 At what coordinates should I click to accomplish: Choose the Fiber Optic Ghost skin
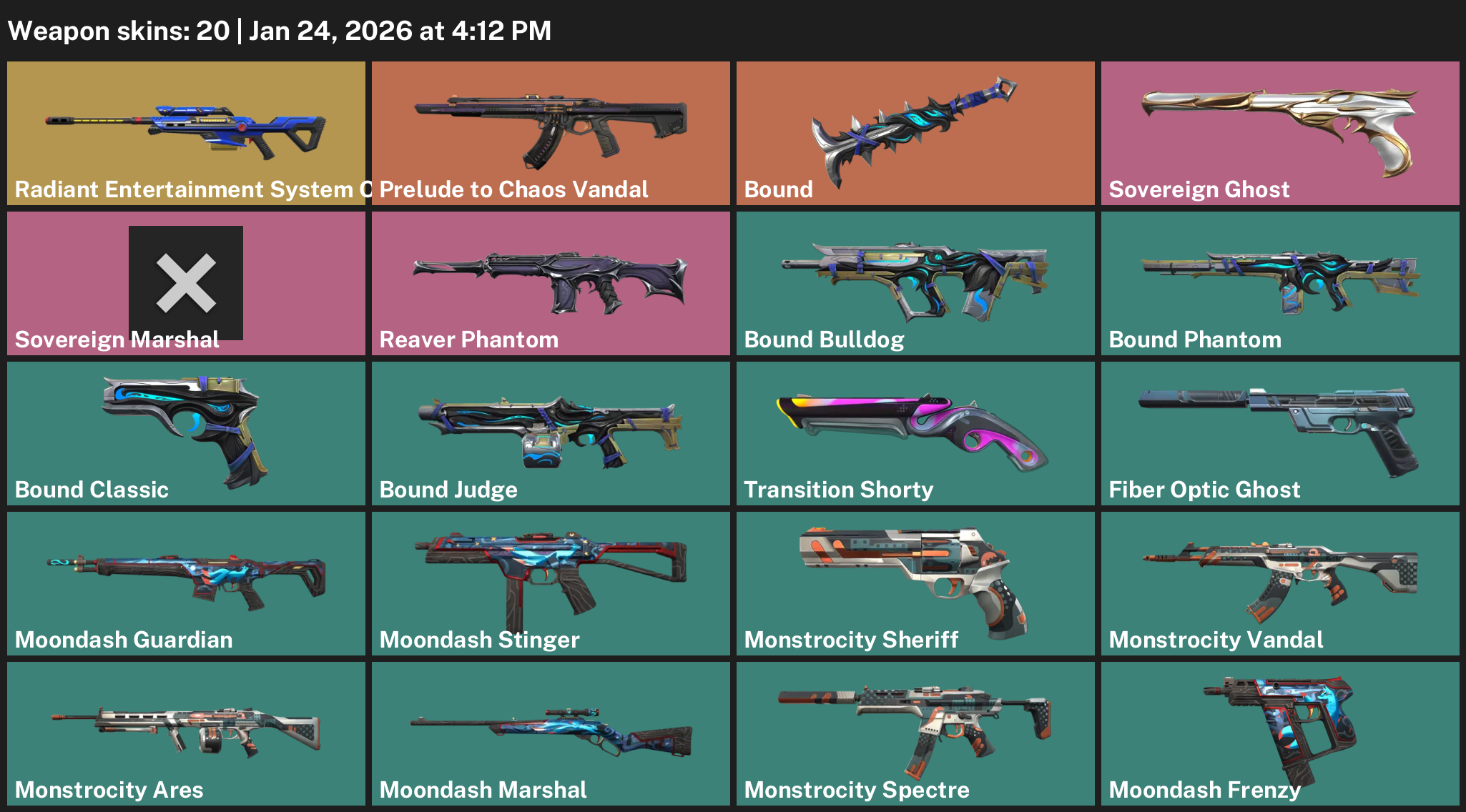pos(1280,433)
